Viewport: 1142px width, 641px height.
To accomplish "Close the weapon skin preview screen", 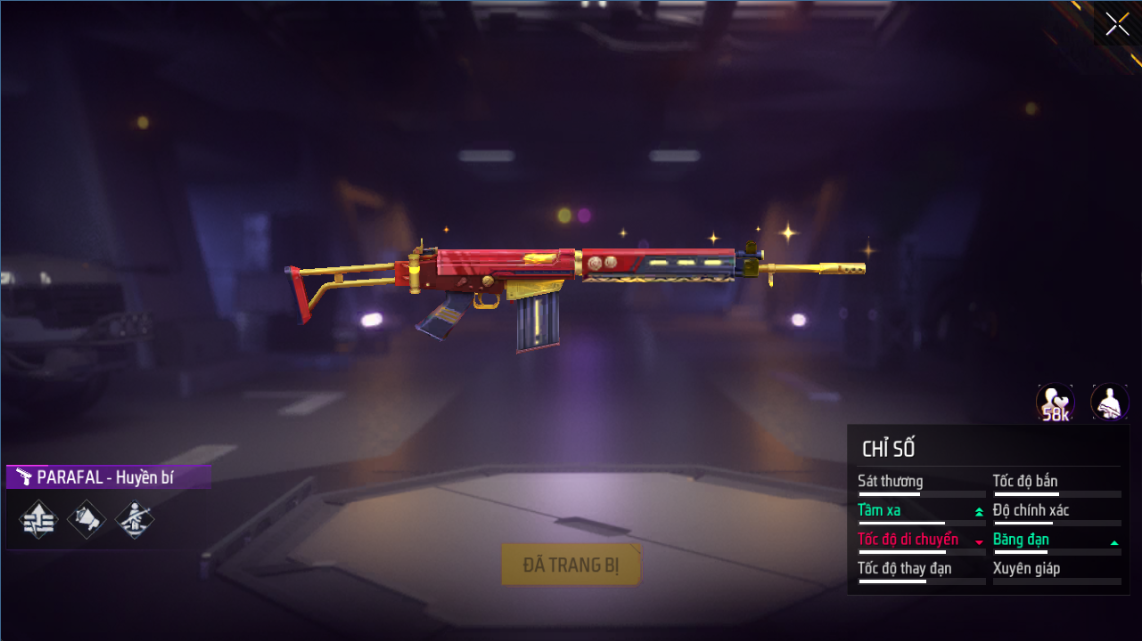I will click(1116, 24).
